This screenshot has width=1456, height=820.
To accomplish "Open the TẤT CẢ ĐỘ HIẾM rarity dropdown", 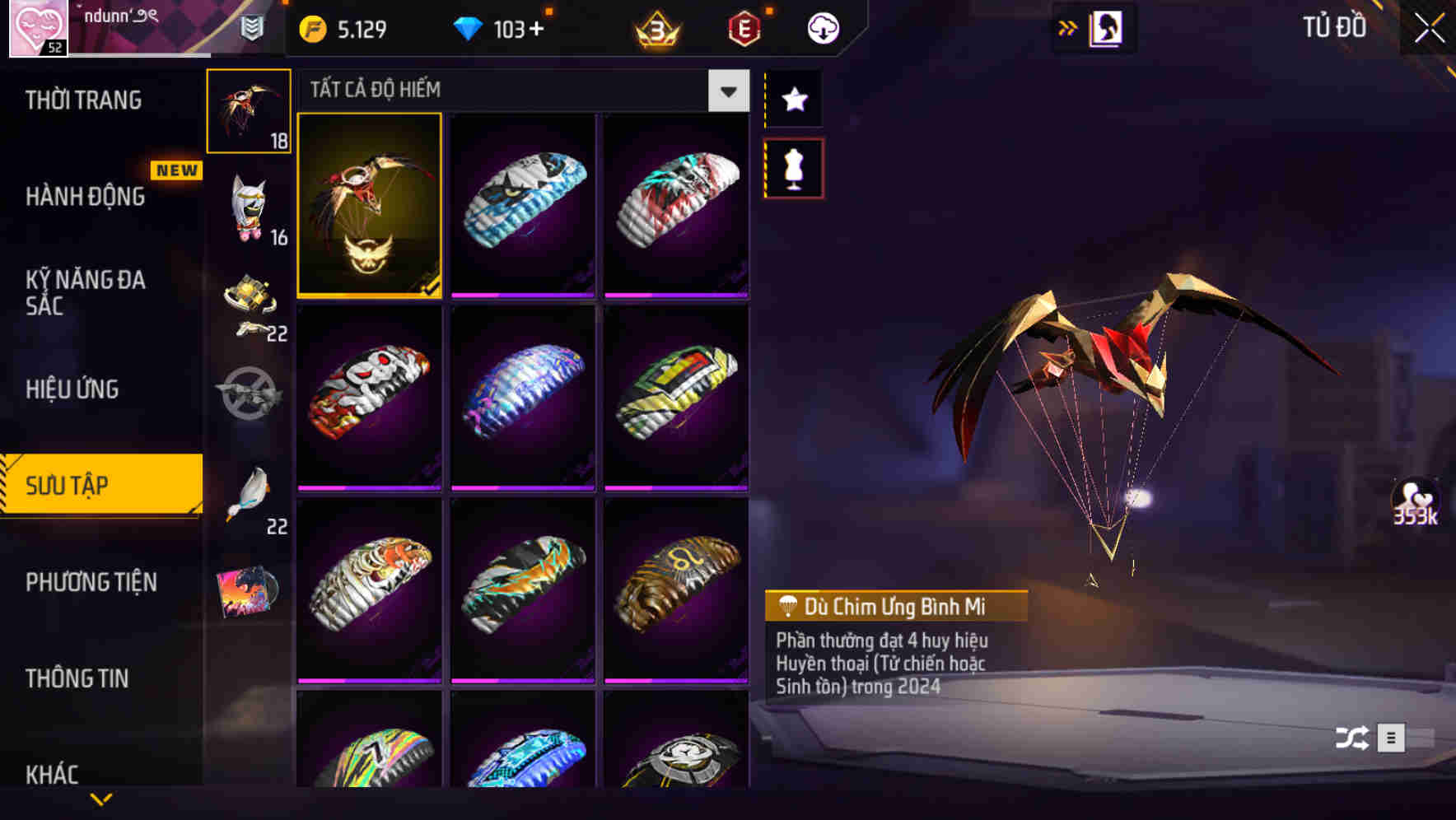I will (726, 91).
